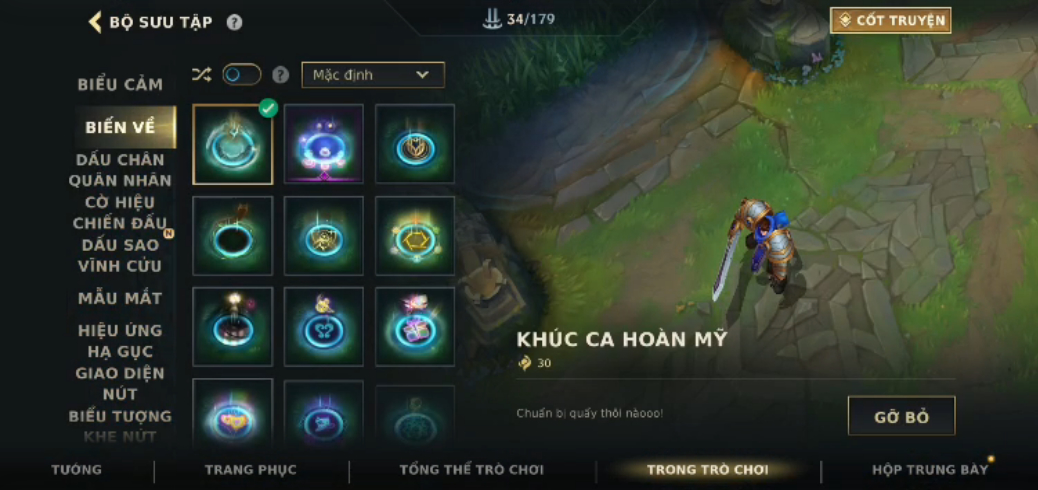Switch to the Hộp Trưng Bày tab
The height and width of the screenshot is (490, 1038).
(930, 470)
